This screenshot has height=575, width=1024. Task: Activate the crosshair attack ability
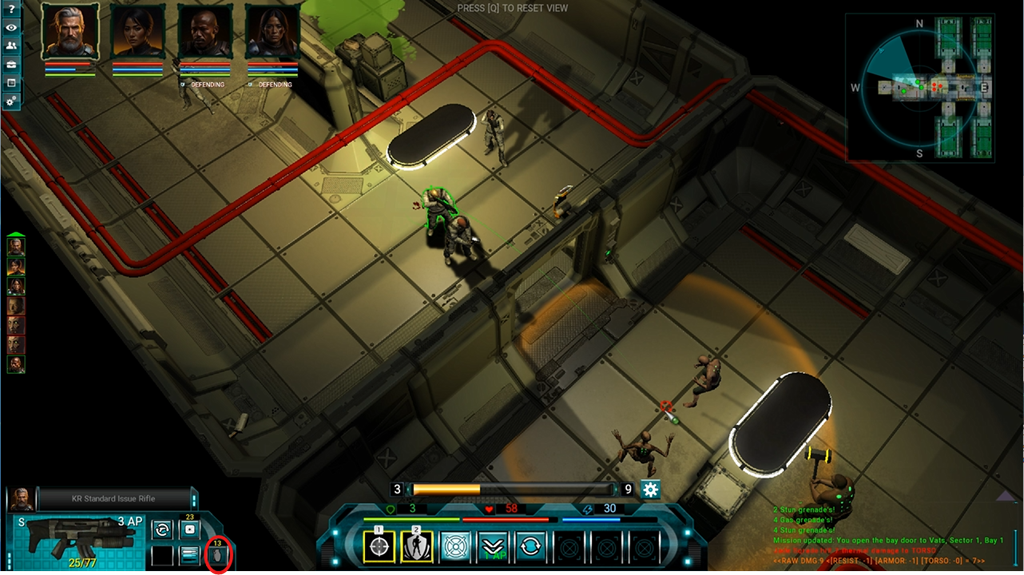[x=378, y=546]
